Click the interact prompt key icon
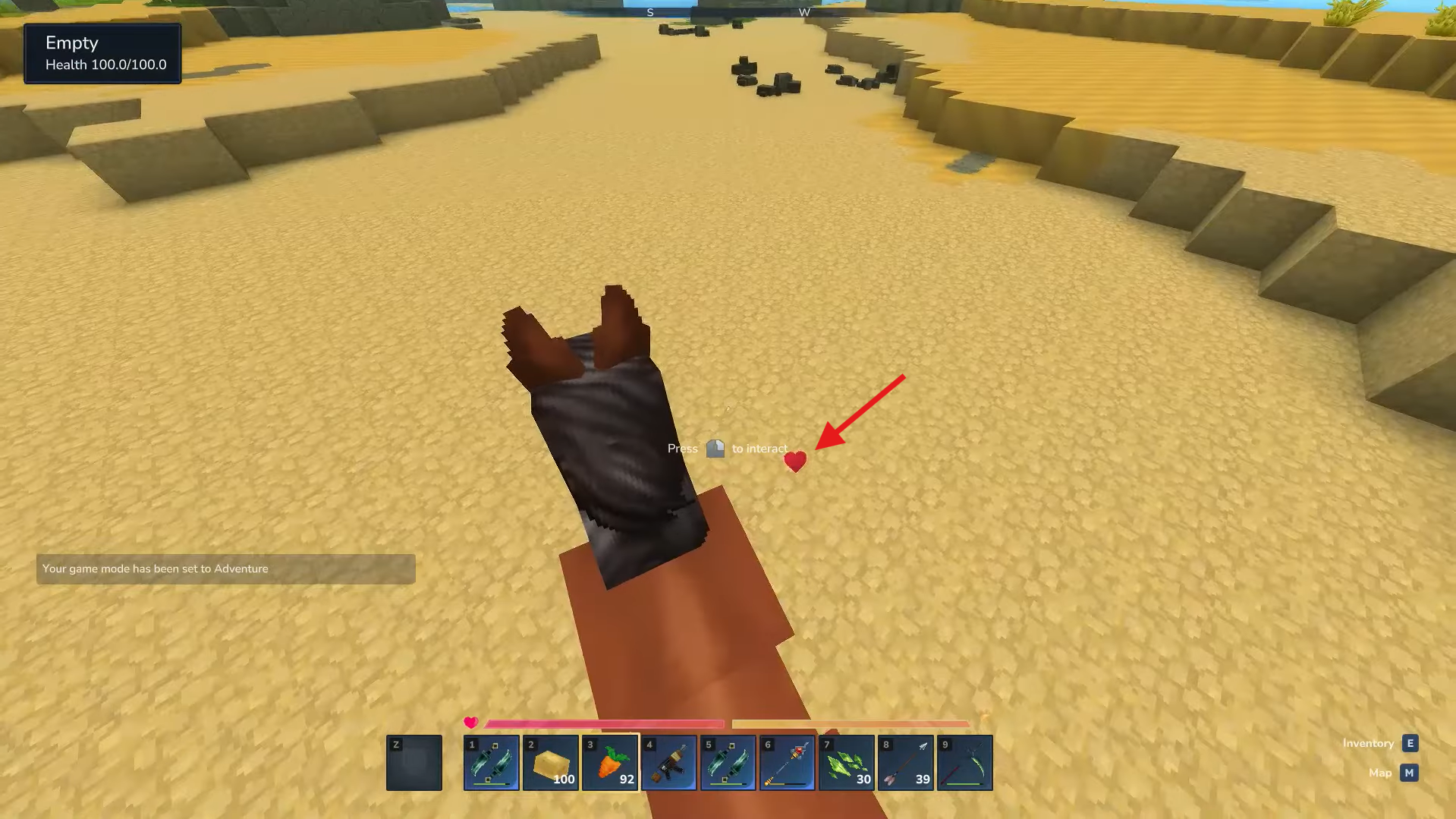 pos(716,448)
